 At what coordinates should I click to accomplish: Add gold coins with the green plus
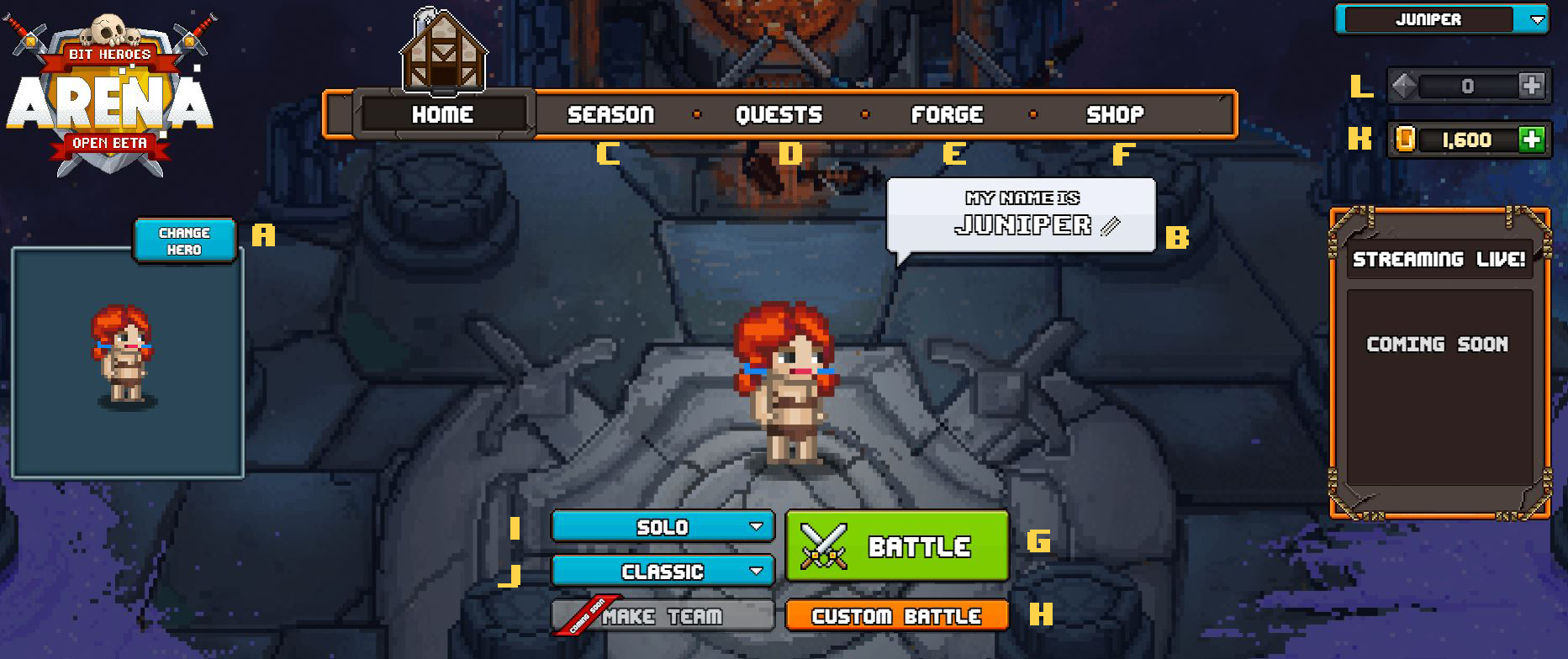1532,140
